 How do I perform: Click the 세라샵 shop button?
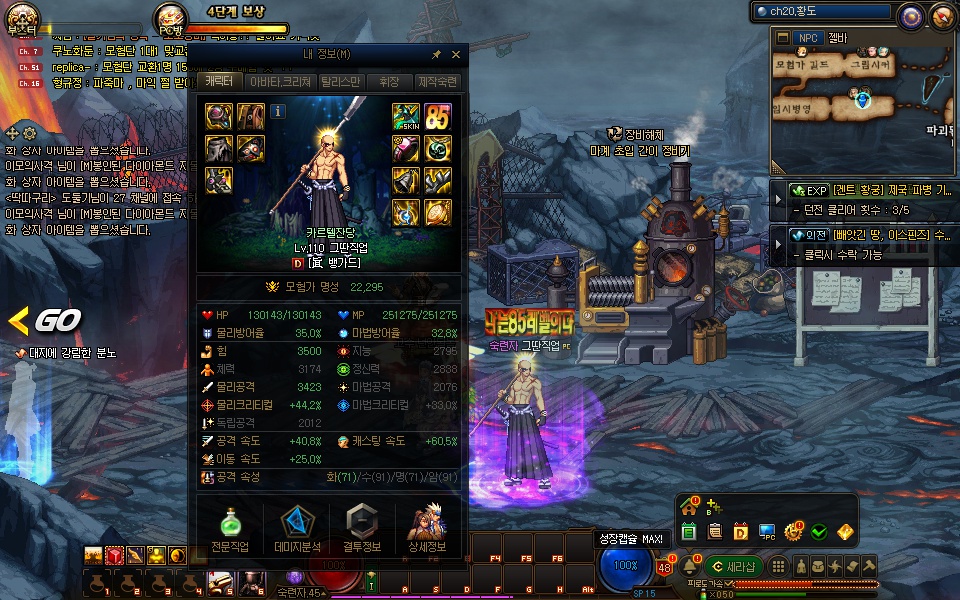pos(733,567)
